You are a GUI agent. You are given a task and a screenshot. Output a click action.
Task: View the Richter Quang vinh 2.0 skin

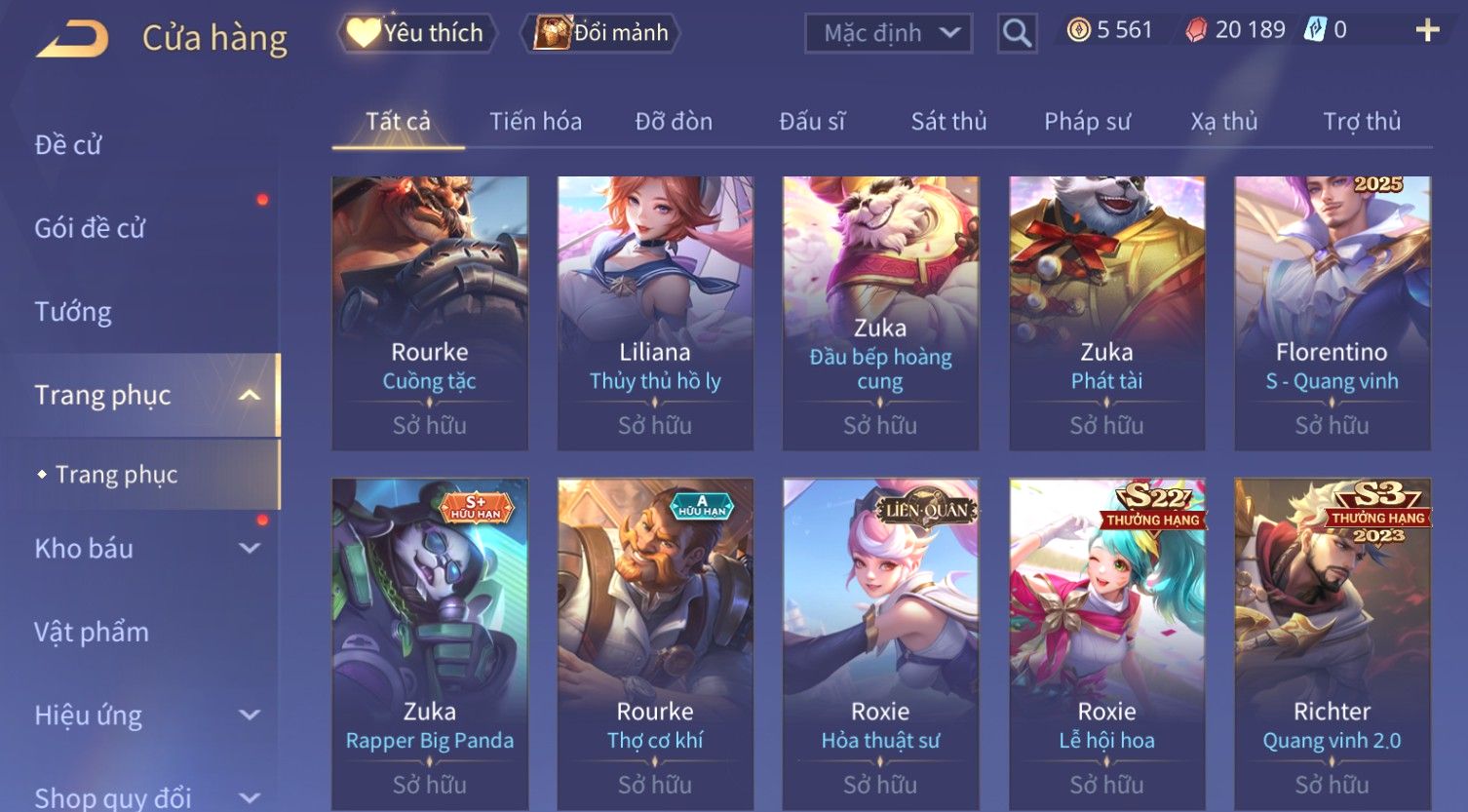1332,643
